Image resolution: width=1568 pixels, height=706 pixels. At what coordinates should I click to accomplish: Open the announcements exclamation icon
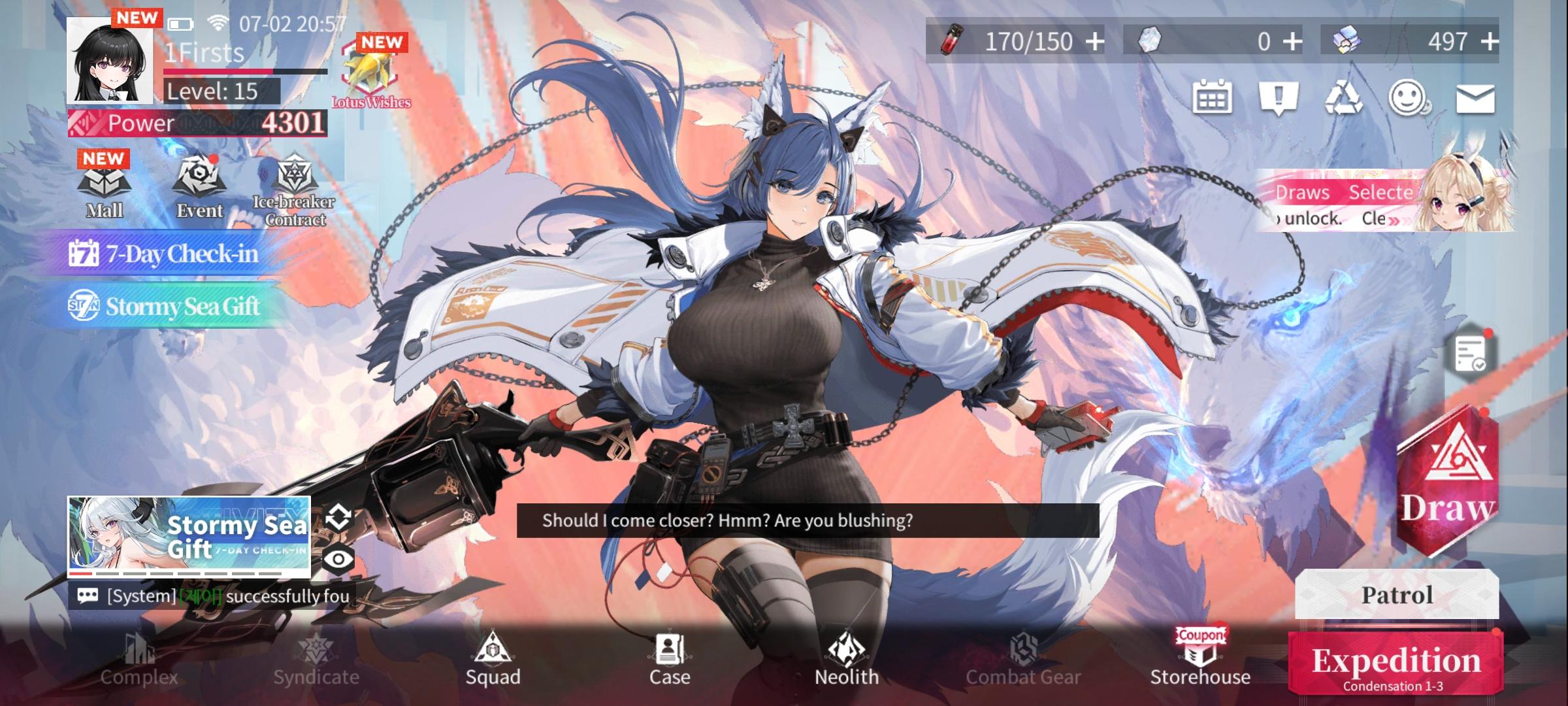click(x=1279, y=97)
